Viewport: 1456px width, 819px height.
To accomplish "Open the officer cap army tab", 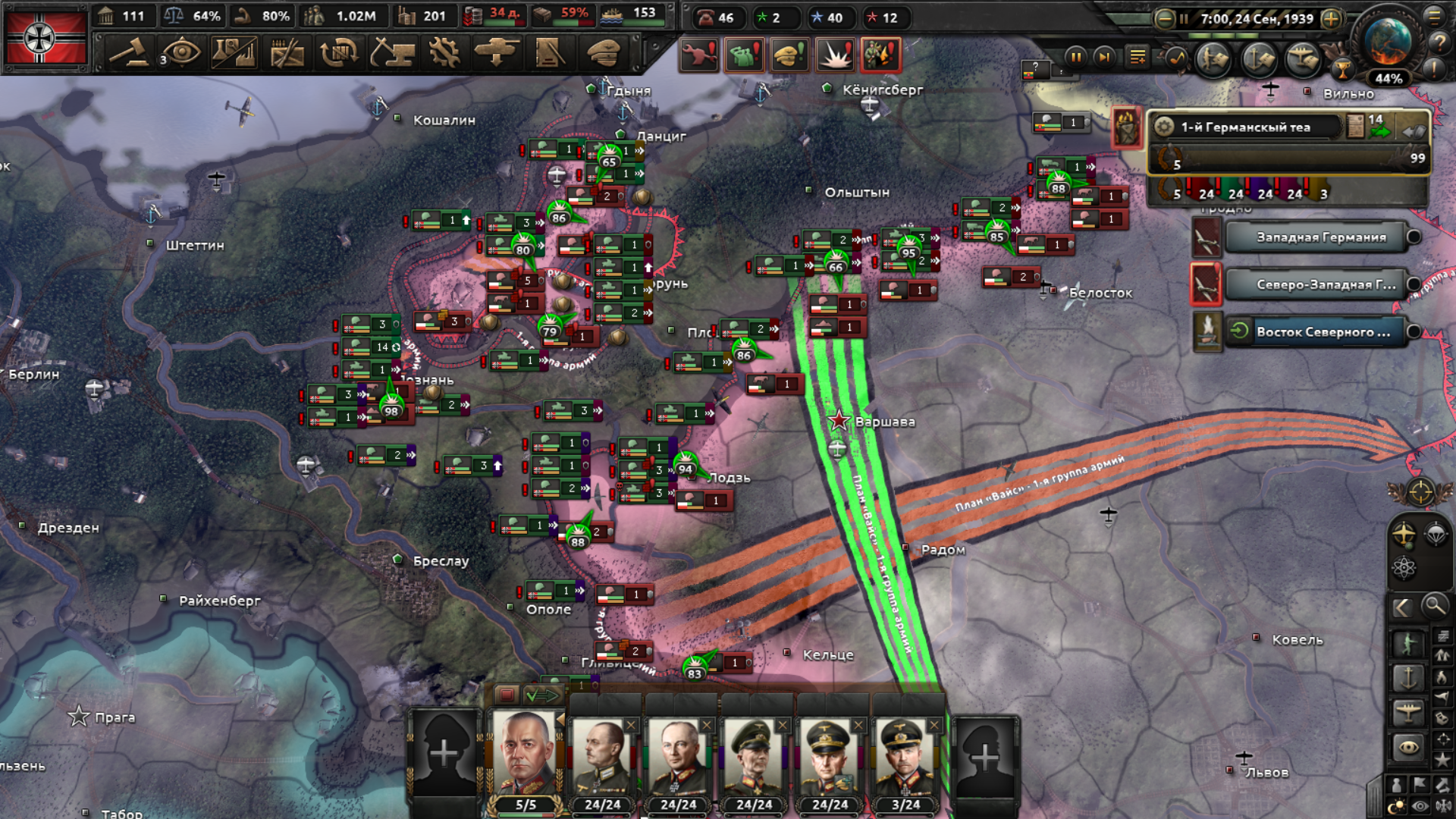I will [603, 53].
